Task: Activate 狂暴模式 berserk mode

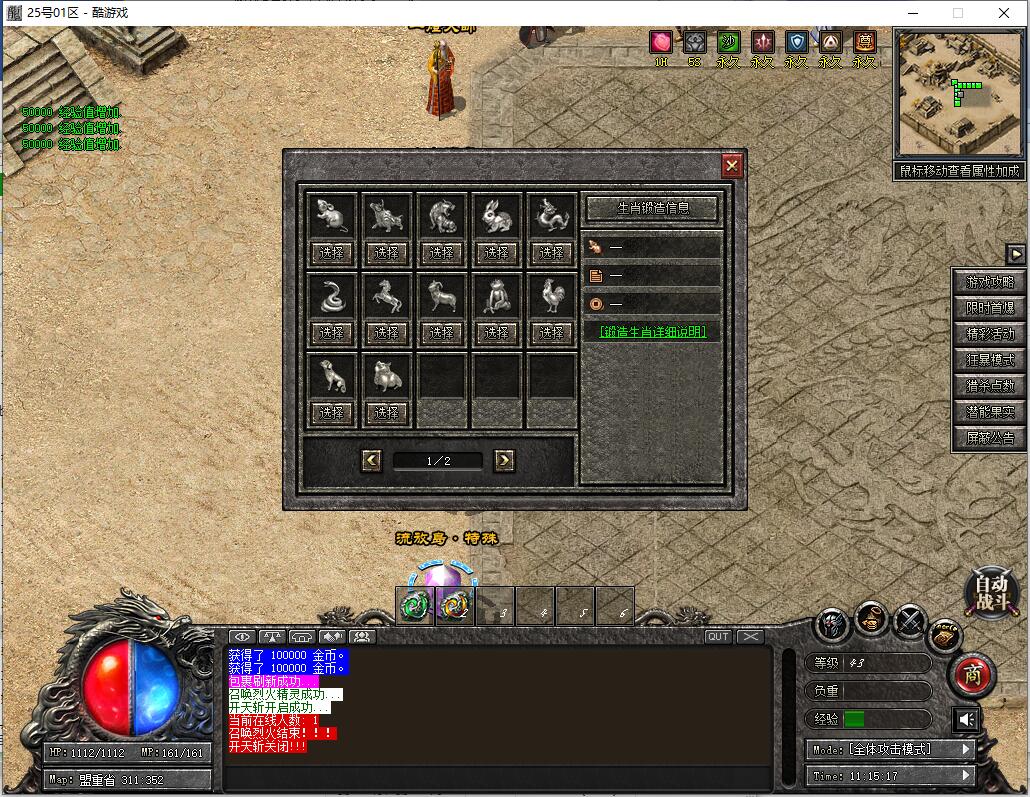Action: (989, 360)
